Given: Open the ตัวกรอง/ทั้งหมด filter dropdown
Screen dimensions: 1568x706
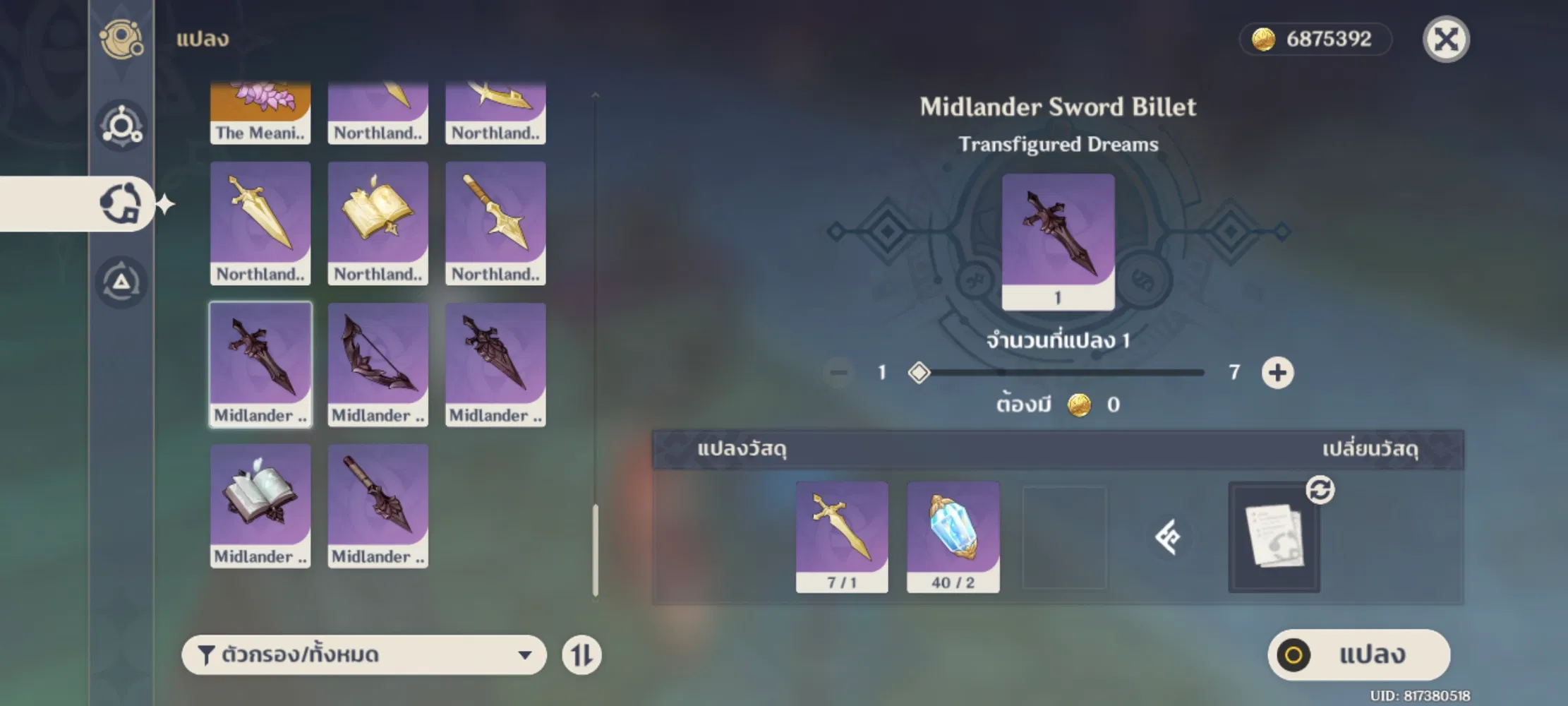Looking at the screenshot, I should click(364, 655).
